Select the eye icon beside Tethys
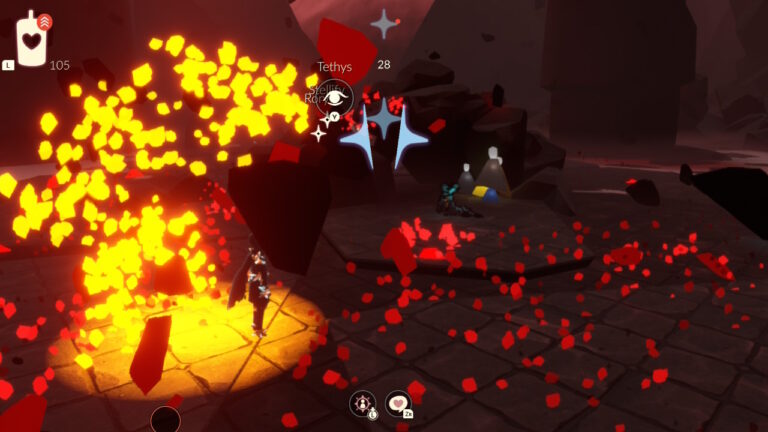 [x=336, y=97]
